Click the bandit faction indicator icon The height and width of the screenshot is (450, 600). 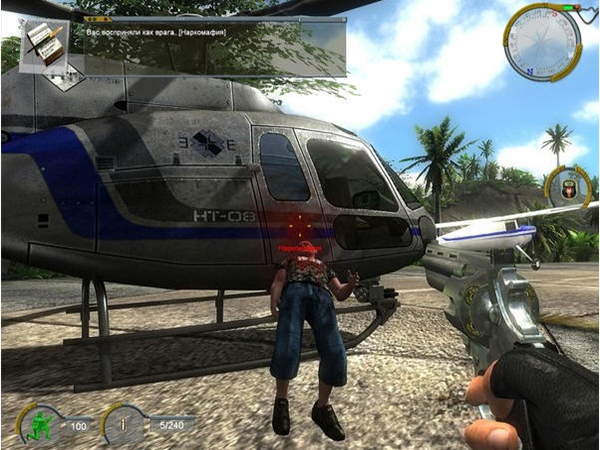click(x=568, y=188)
